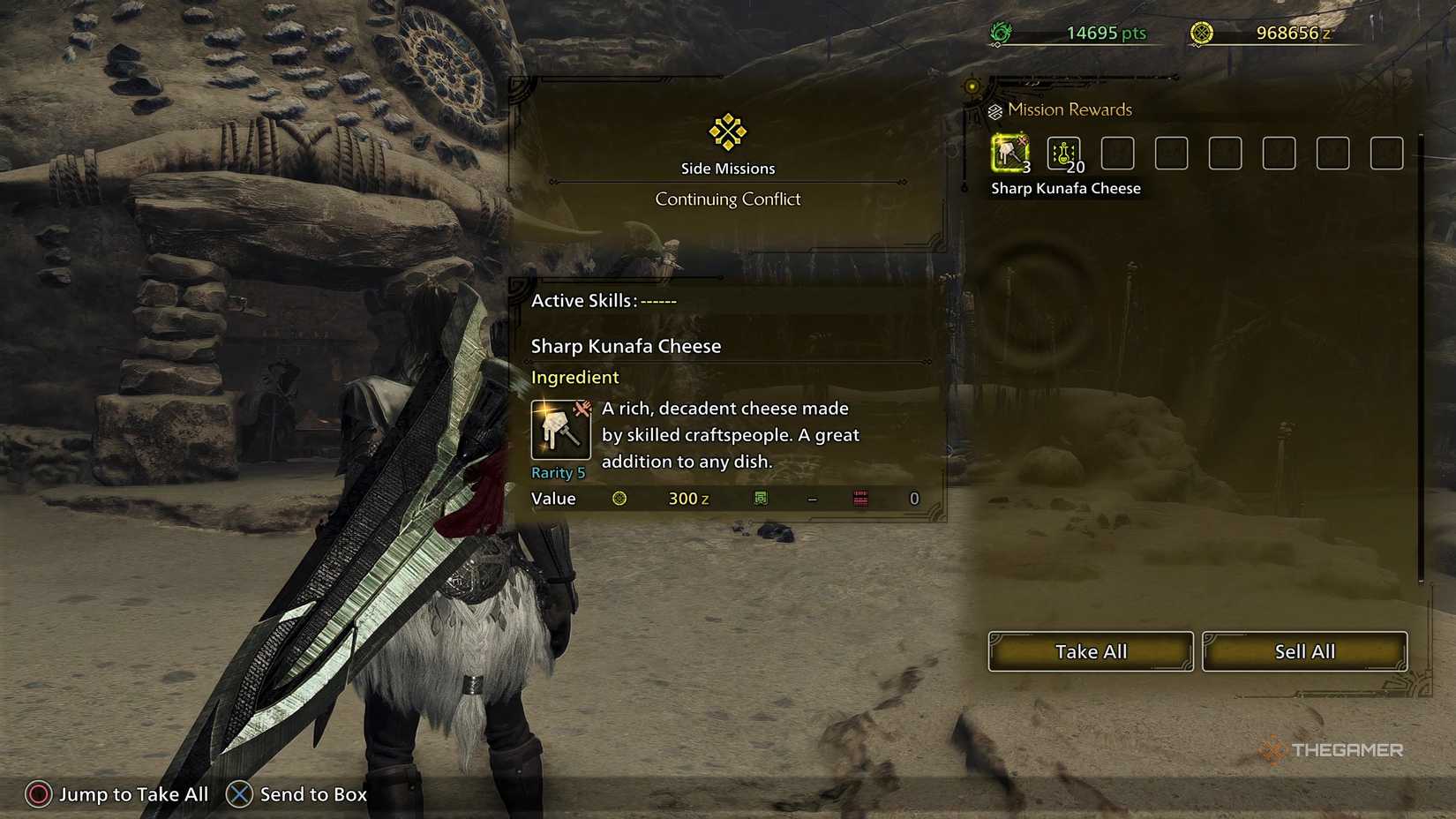The image size is (1456, 819).
Task: Select the Sharp Kunafa Cheese reward icon
Action: click(1009, 153)
